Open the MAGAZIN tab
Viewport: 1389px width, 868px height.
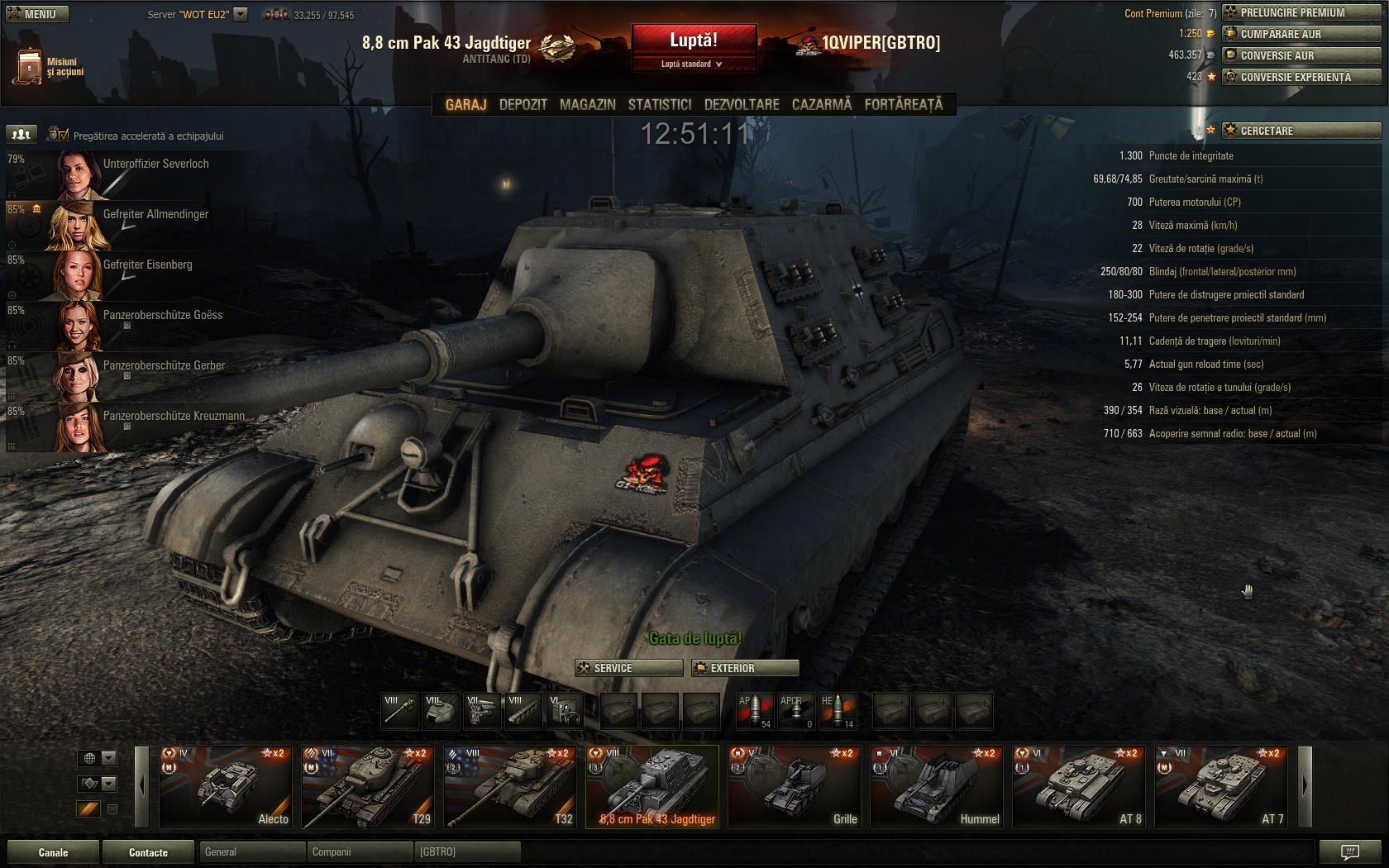[x=587, y=105]
